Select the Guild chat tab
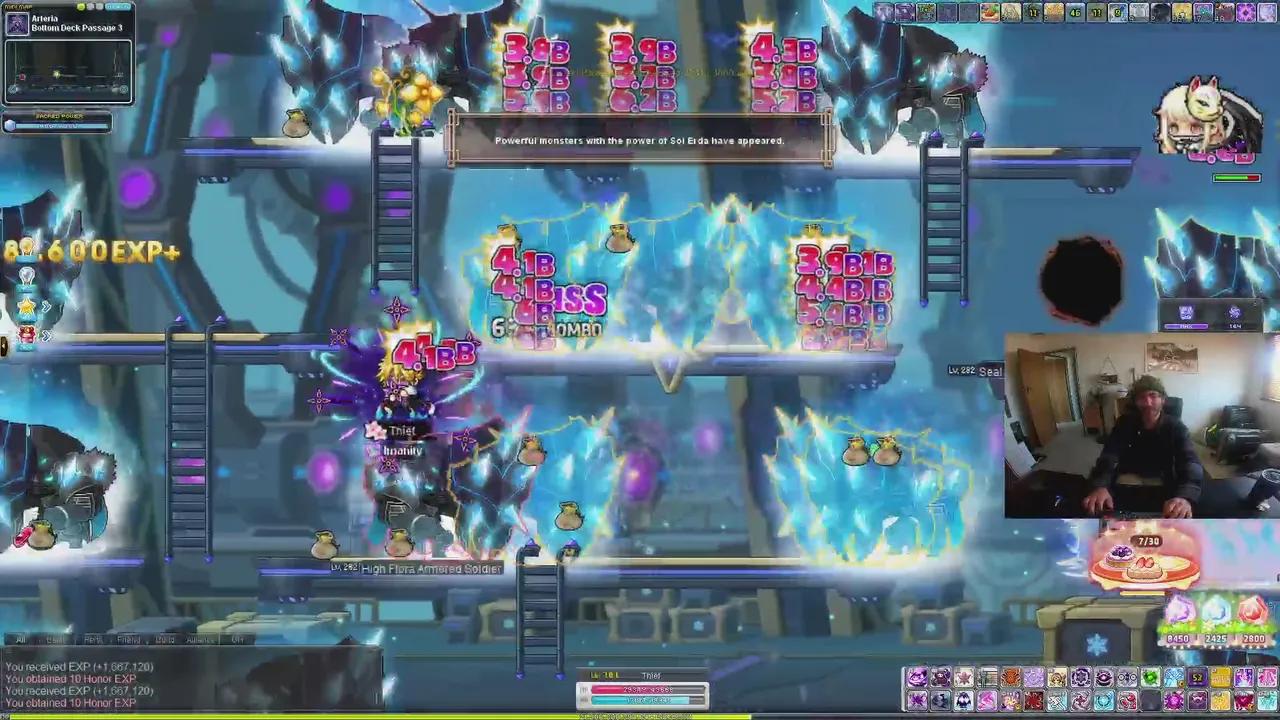This screenshot has width=1280, height=720. click(164, 640)
